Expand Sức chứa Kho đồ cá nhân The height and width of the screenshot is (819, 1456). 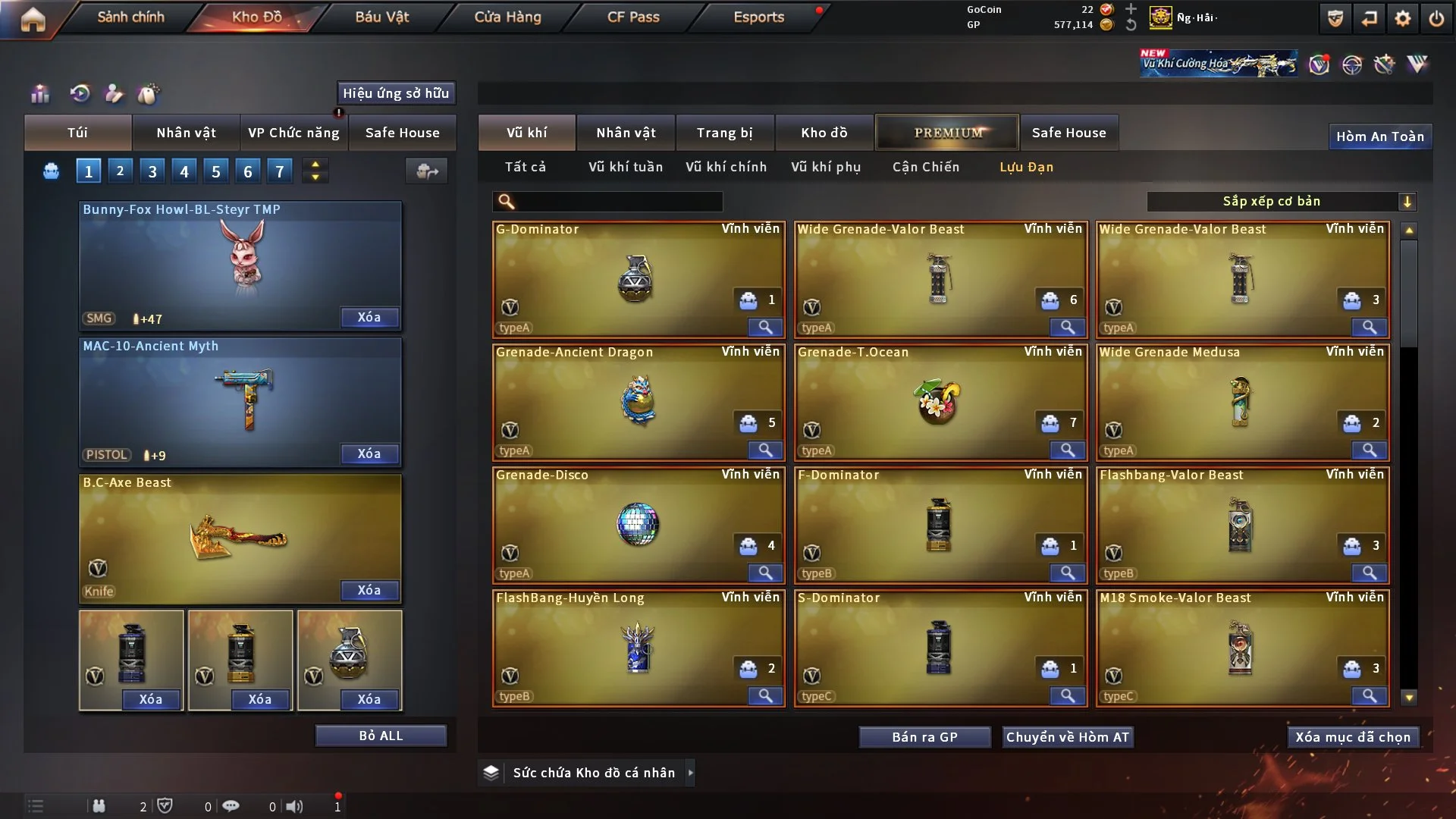pos(690,773)
